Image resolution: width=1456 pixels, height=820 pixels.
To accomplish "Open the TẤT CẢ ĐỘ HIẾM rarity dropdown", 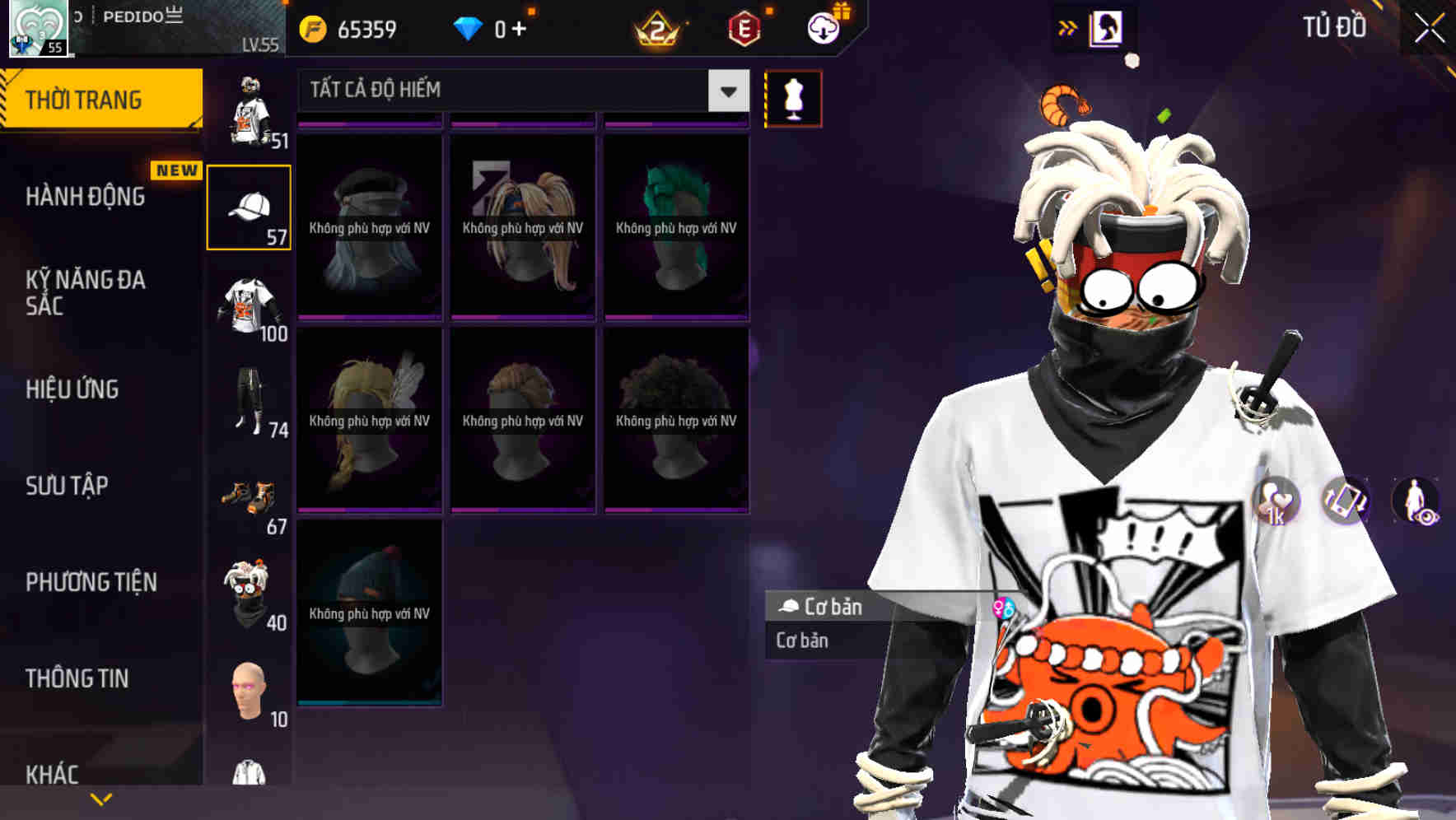I will click(x=519, y=91).
